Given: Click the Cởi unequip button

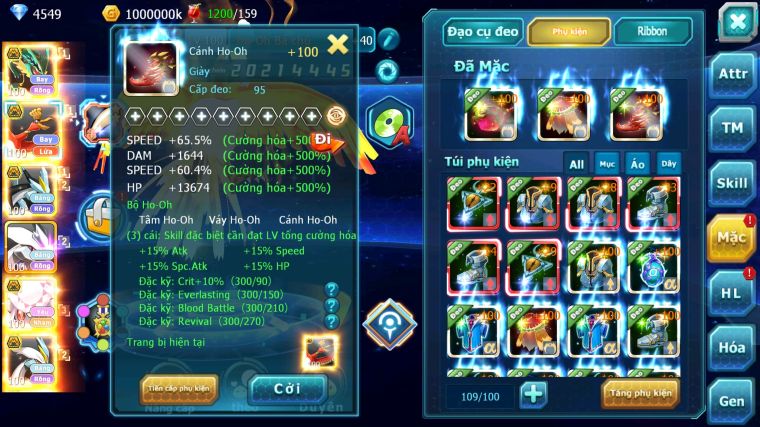Looking at the screenshot, I should (x=287, y=388).
